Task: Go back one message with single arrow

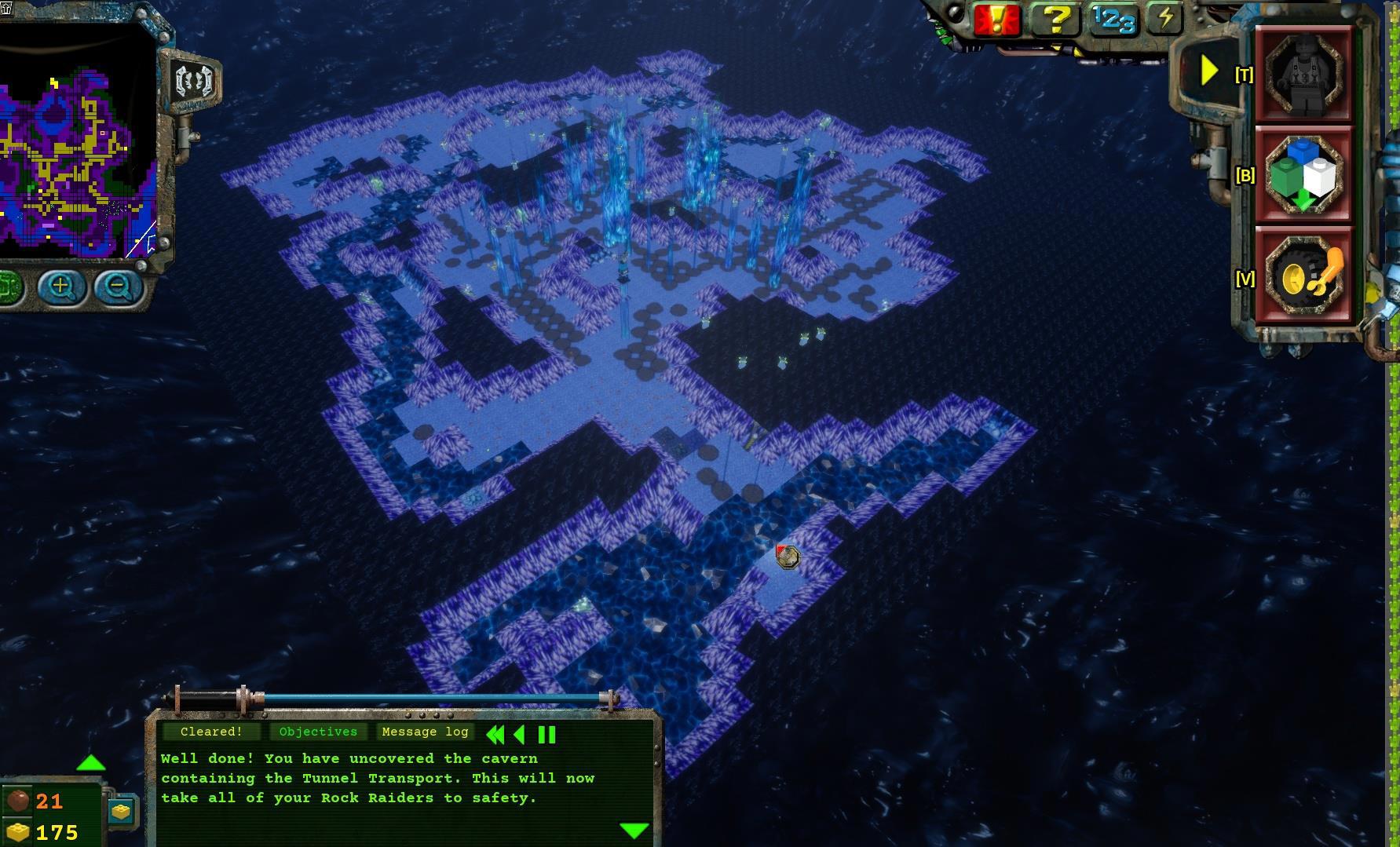Action: 518,735
